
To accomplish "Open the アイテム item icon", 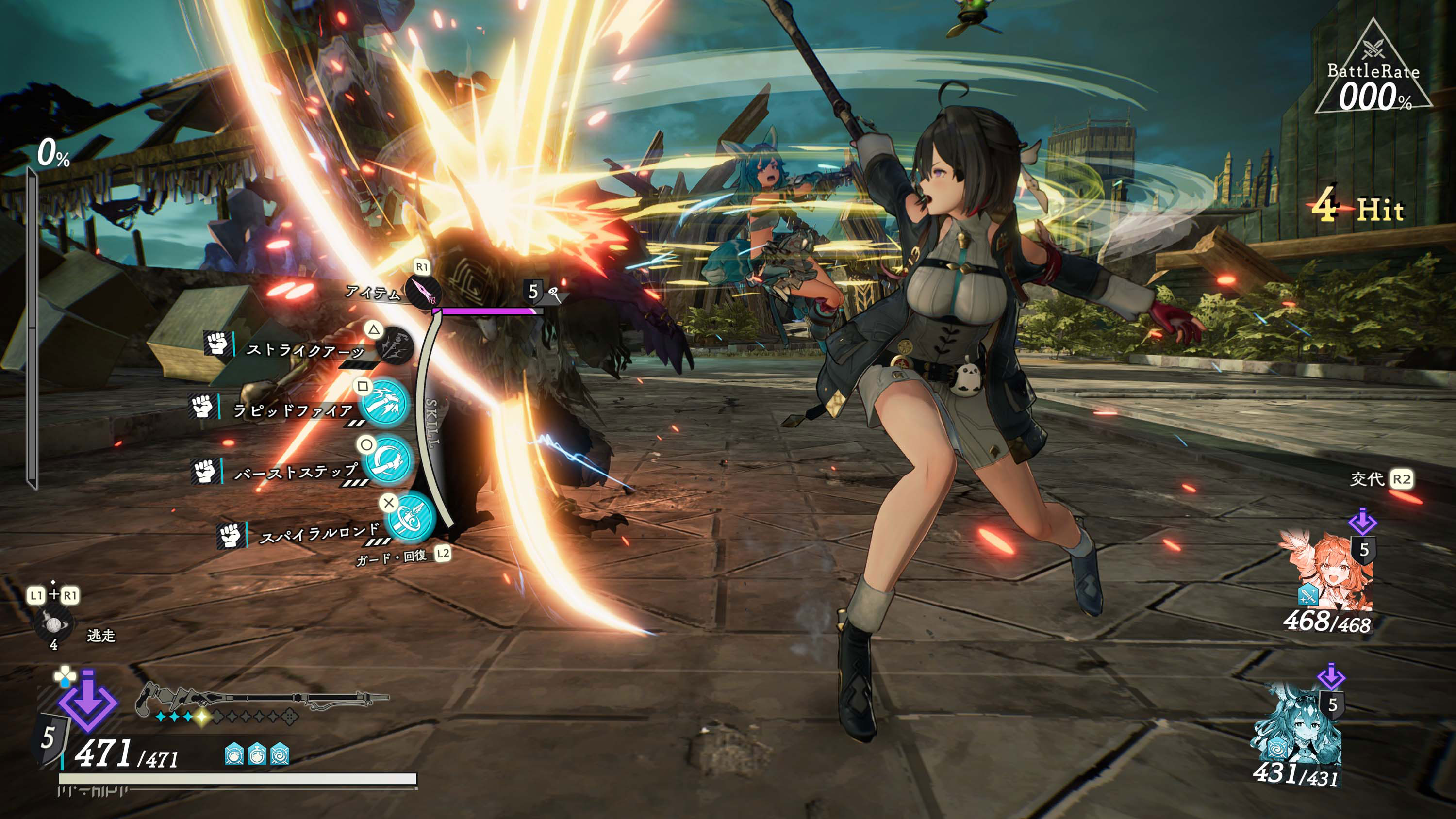I will [x=423, y=292].
